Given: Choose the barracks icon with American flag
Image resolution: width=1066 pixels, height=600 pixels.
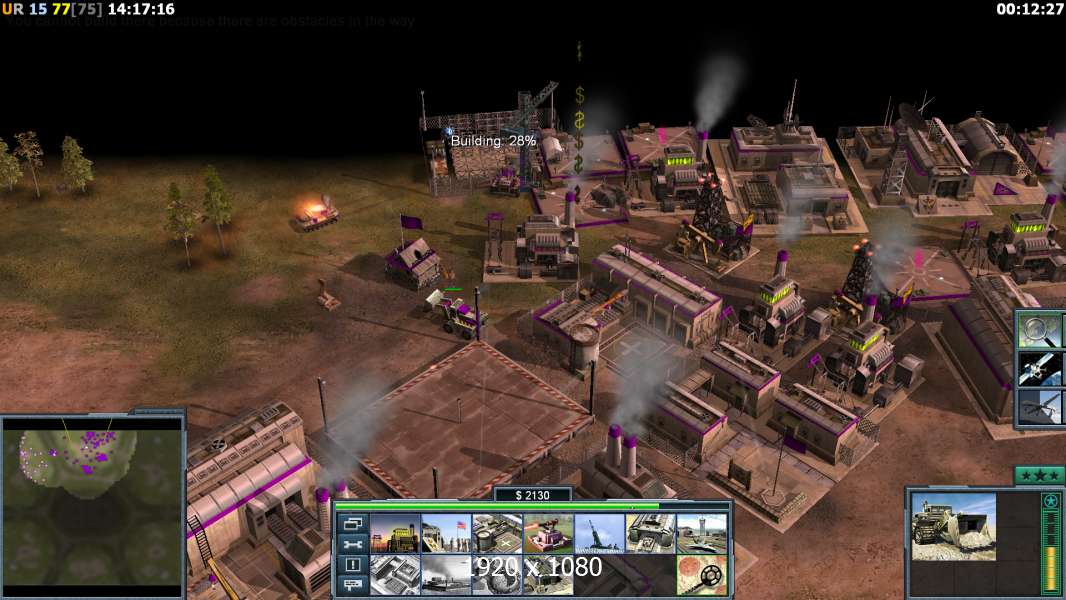Looking at the screenshot, I should [445, 534].
